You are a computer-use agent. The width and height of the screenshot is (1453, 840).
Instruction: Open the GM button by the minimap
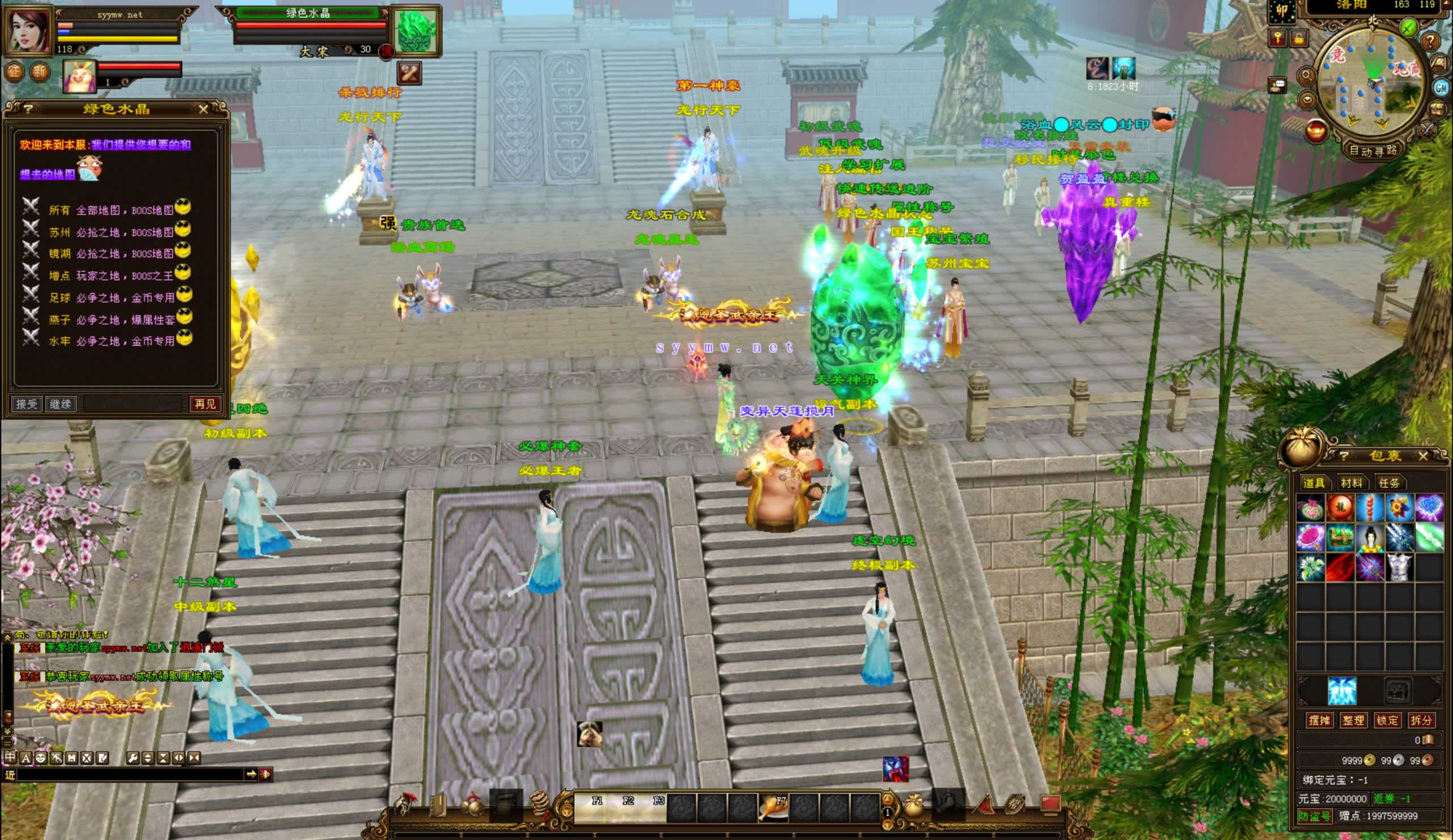[x=1442, y=88]
